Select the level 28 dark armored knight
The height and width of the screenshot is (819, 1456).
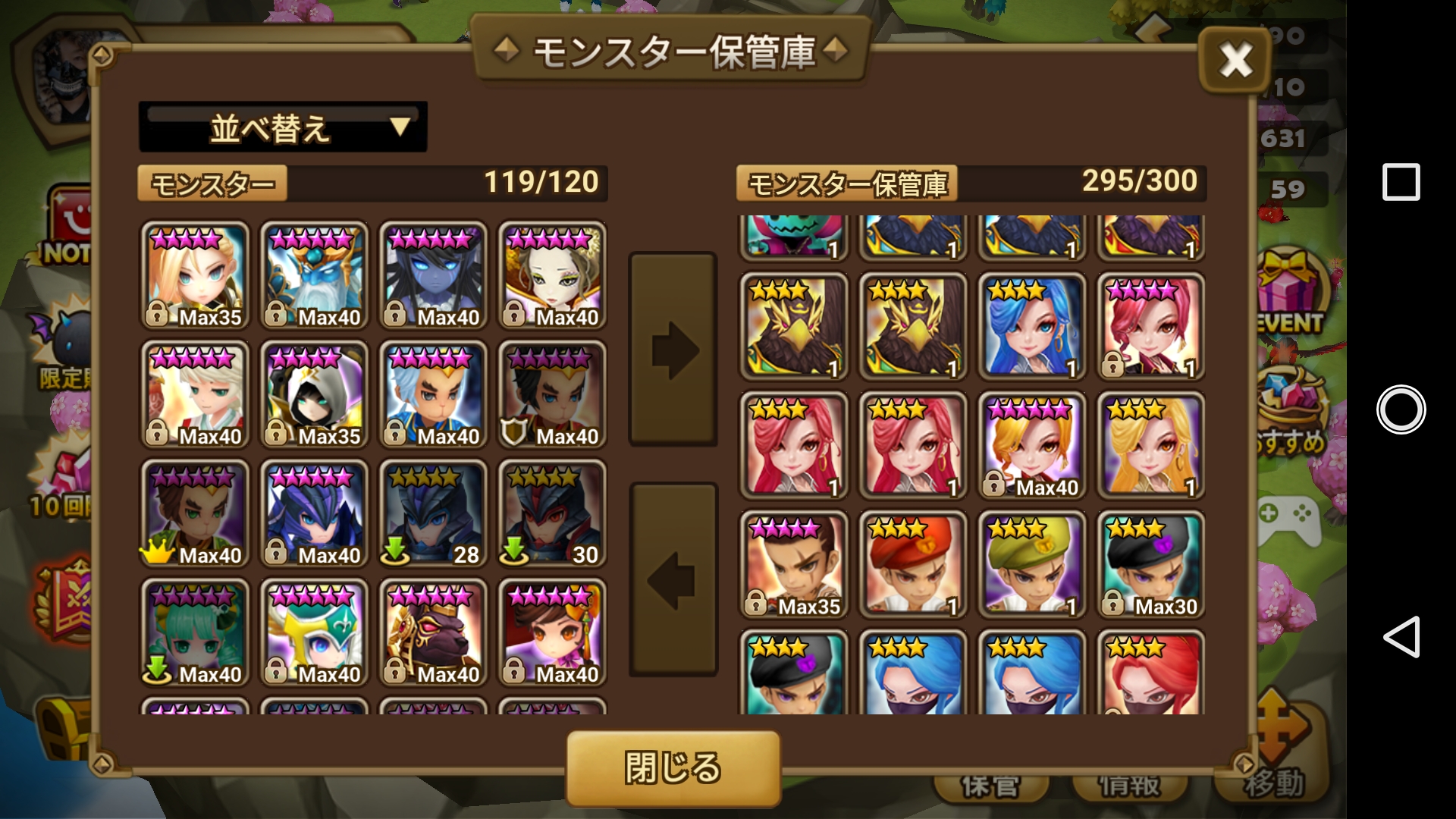click(x=433, y=513)
